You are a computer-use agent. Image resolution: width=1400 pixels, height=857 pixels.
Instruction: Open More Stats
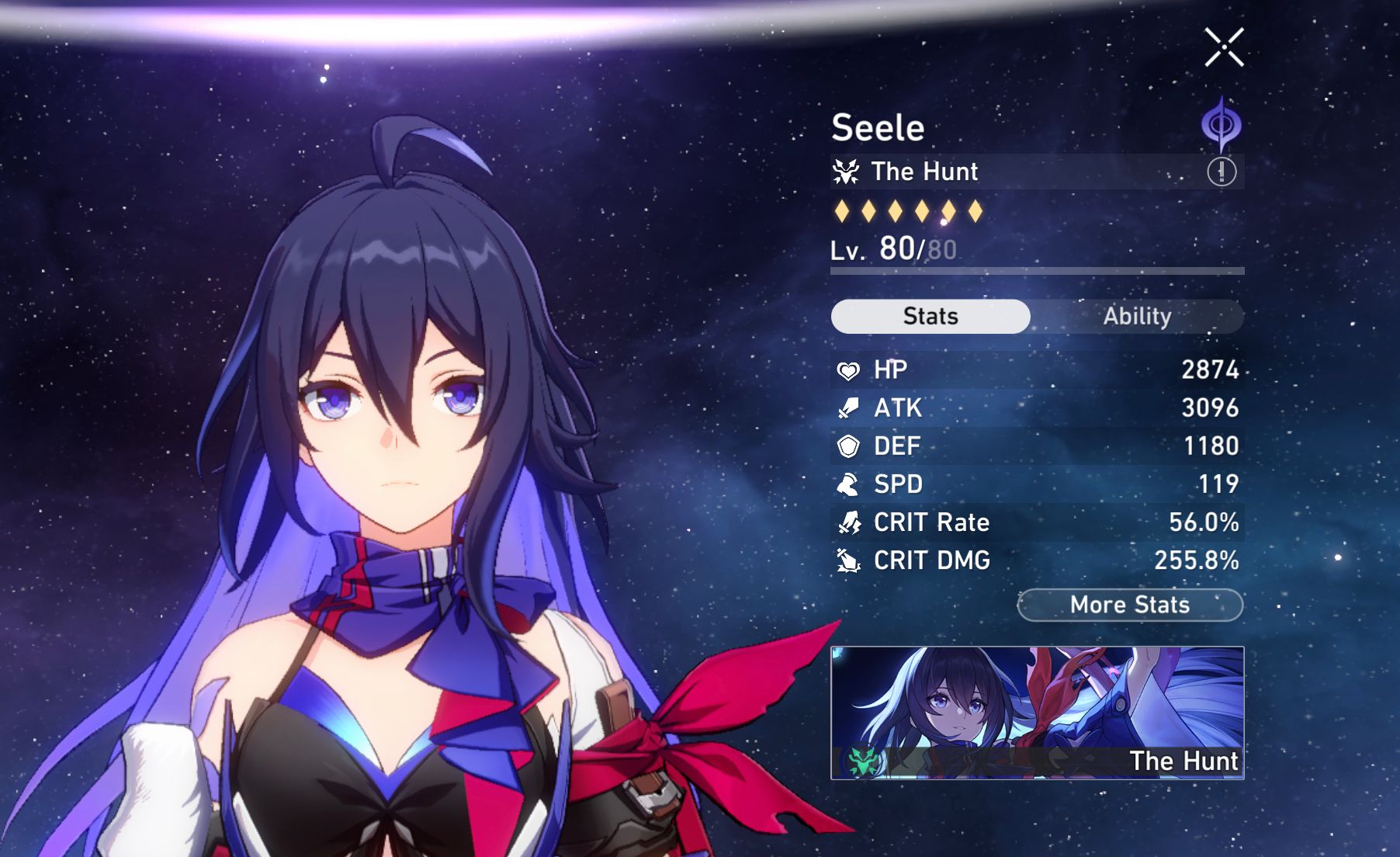(1129, 605)
